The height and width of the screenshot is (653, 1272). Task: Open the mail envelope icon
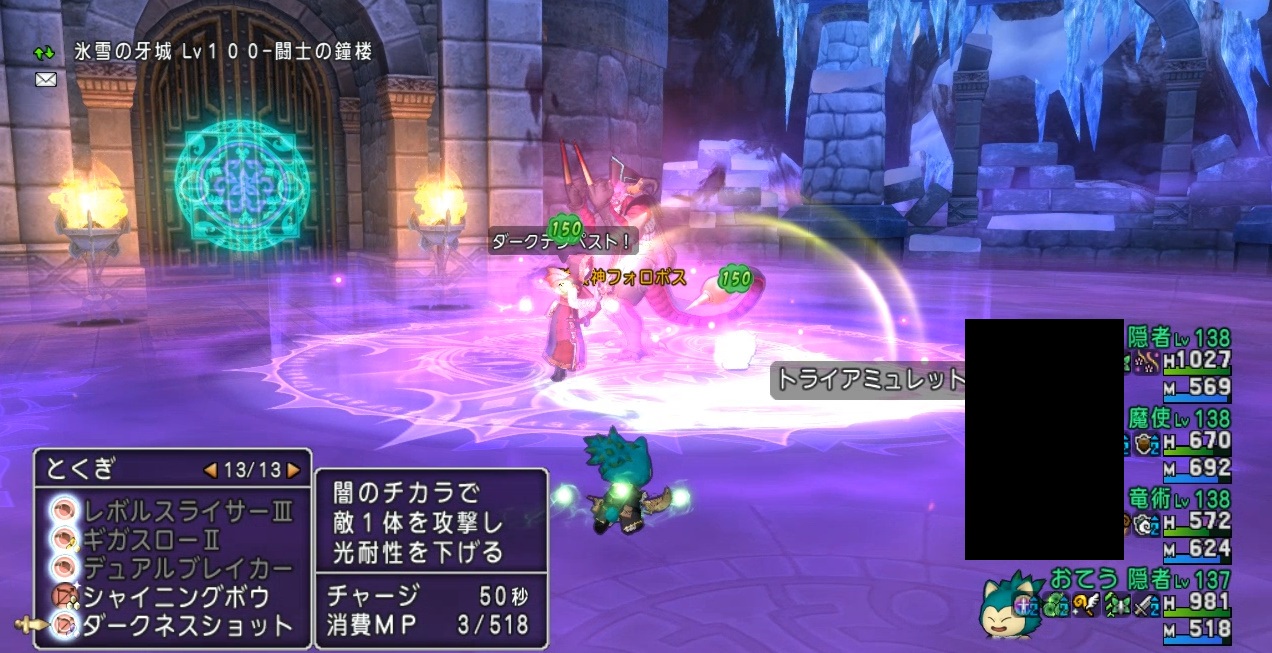46,79
